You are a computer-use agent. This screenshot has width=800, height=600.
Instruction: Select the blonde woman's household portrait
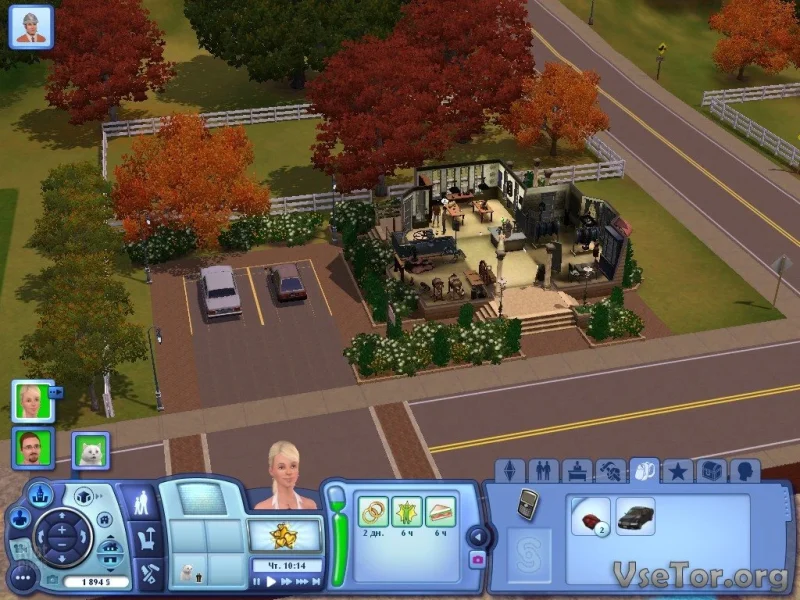tap(33, 400)
